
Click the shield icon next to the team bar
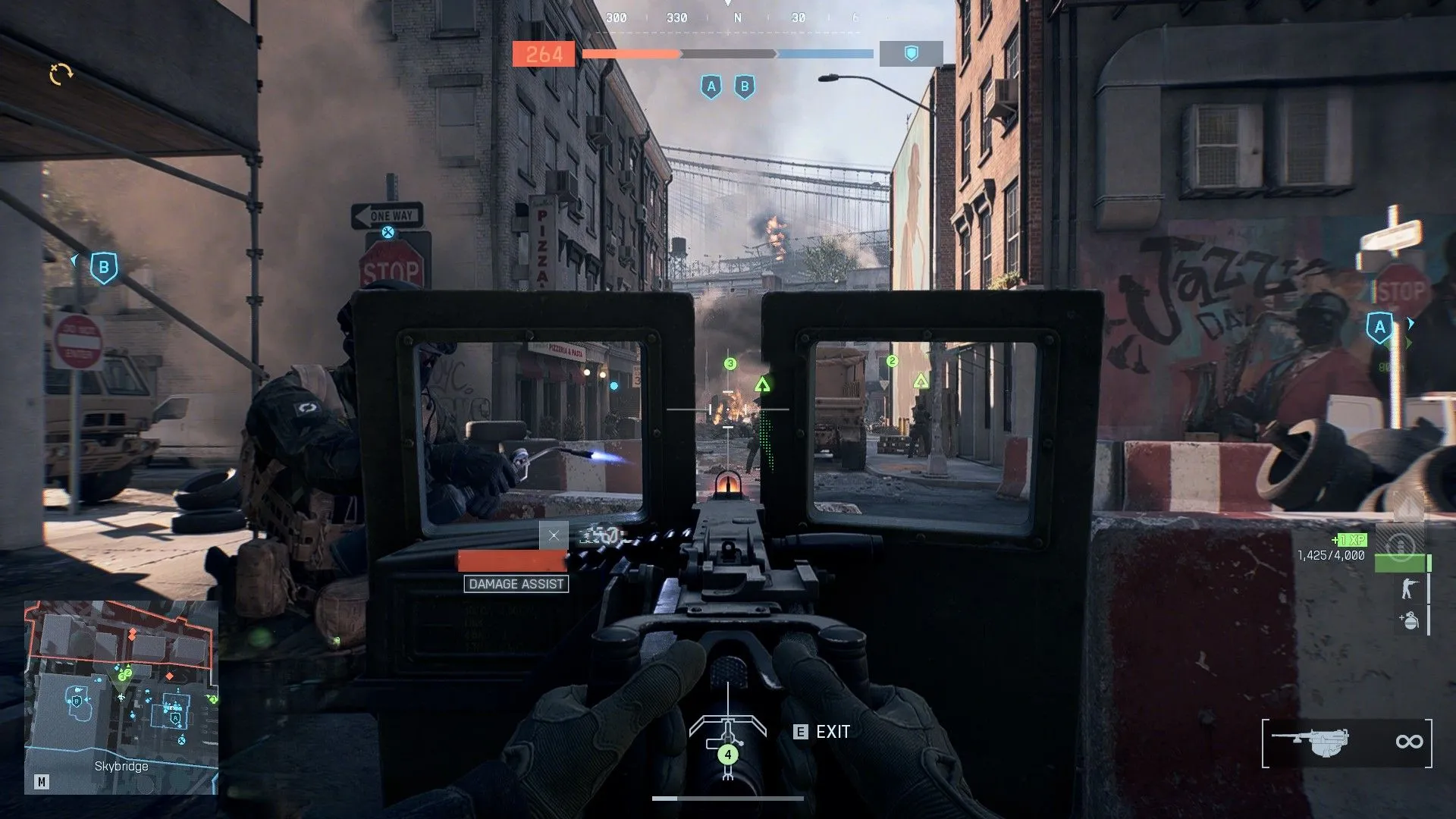click(x=910, y=53)
